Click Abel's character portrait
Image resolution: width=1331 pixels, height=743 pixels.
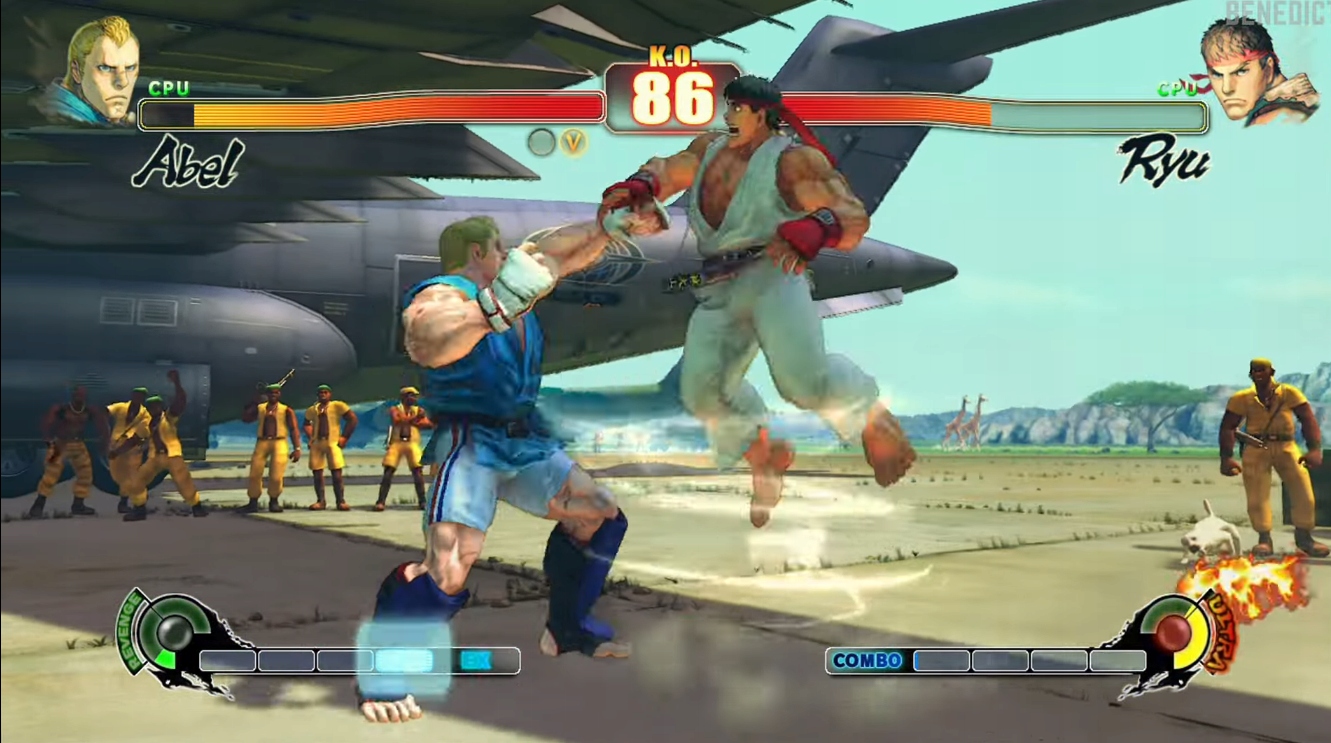pyautogui.click(x=98, y=70)
